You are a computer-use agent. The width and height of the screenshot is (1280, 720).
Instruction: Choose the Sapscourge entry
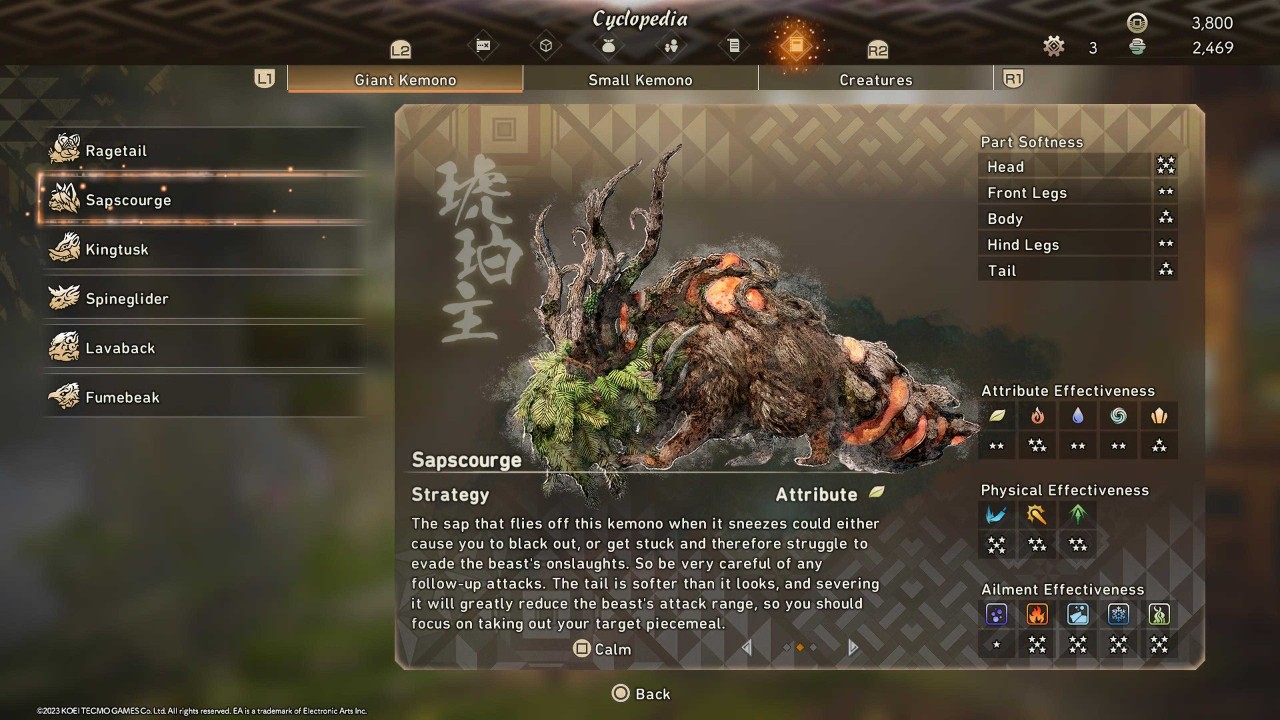pos(128,200)
